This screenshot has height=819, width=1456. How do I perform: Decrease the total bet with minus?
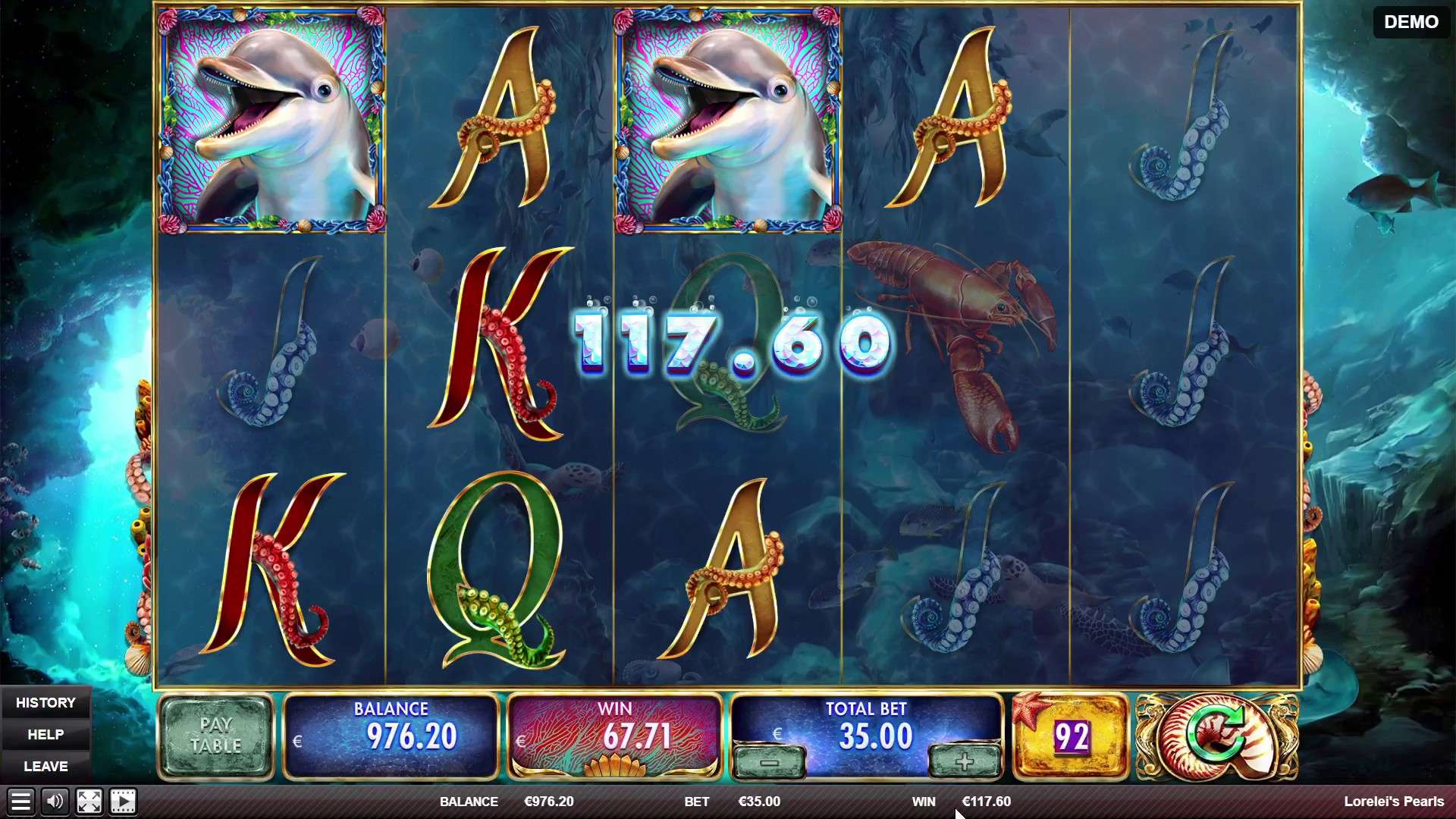tap(770, 762)
